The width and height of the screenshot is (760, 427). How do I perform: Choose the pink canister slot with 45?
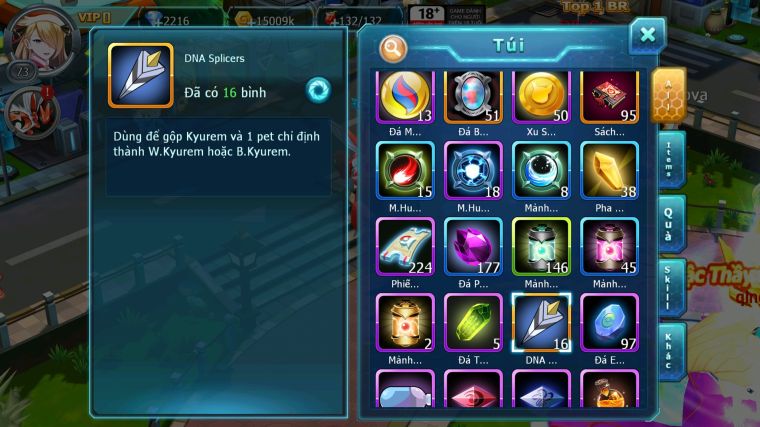click(610, 246)
